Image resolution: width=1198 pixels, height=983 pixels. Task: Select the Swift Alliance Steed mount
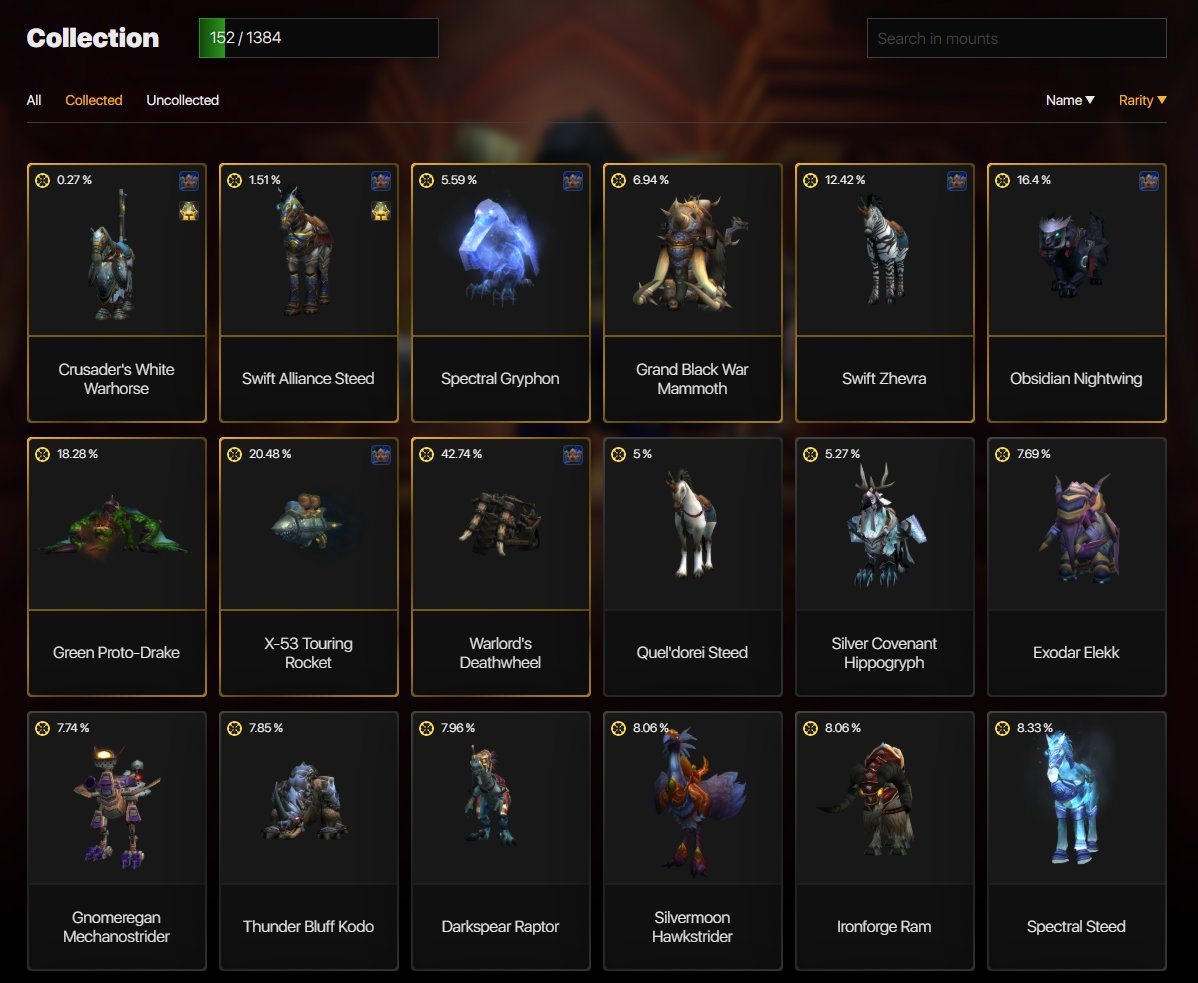308,292
